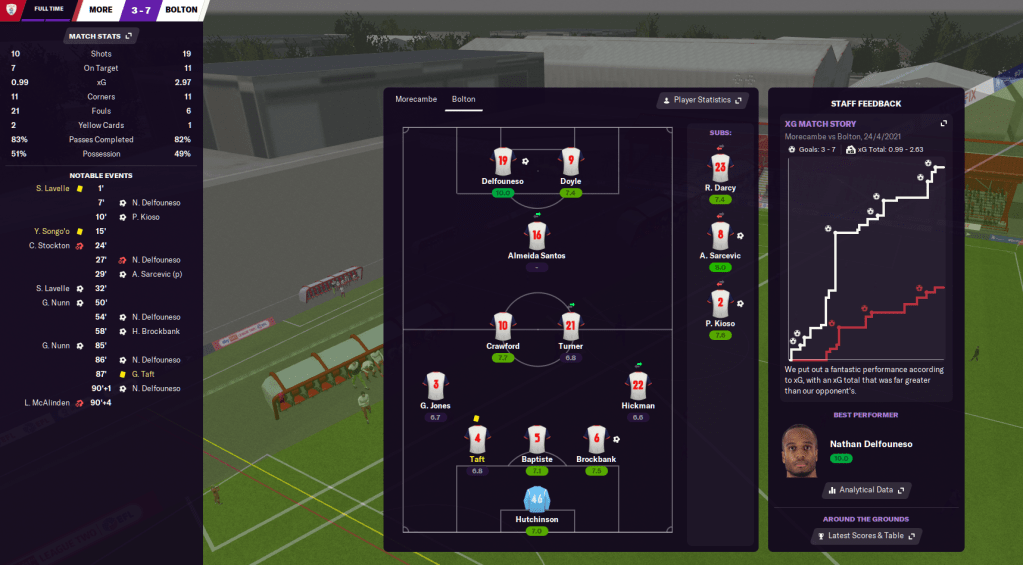Open the Player Statistics panel

pos(701,100)
